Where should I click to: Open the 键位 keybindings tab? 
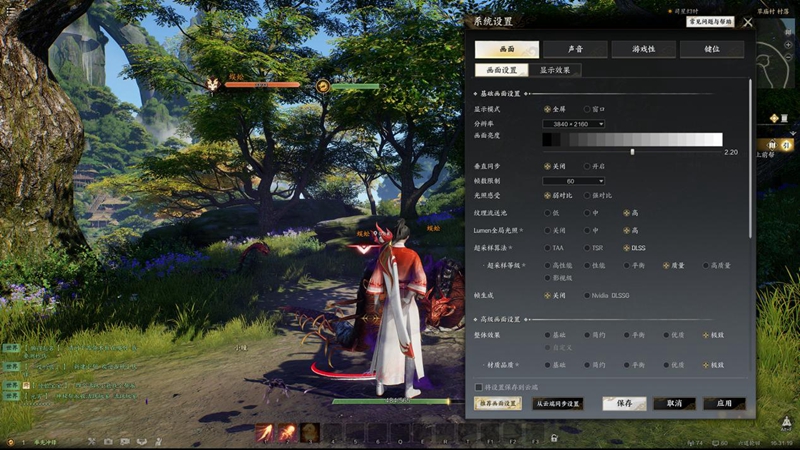click(x=711, y=49)
